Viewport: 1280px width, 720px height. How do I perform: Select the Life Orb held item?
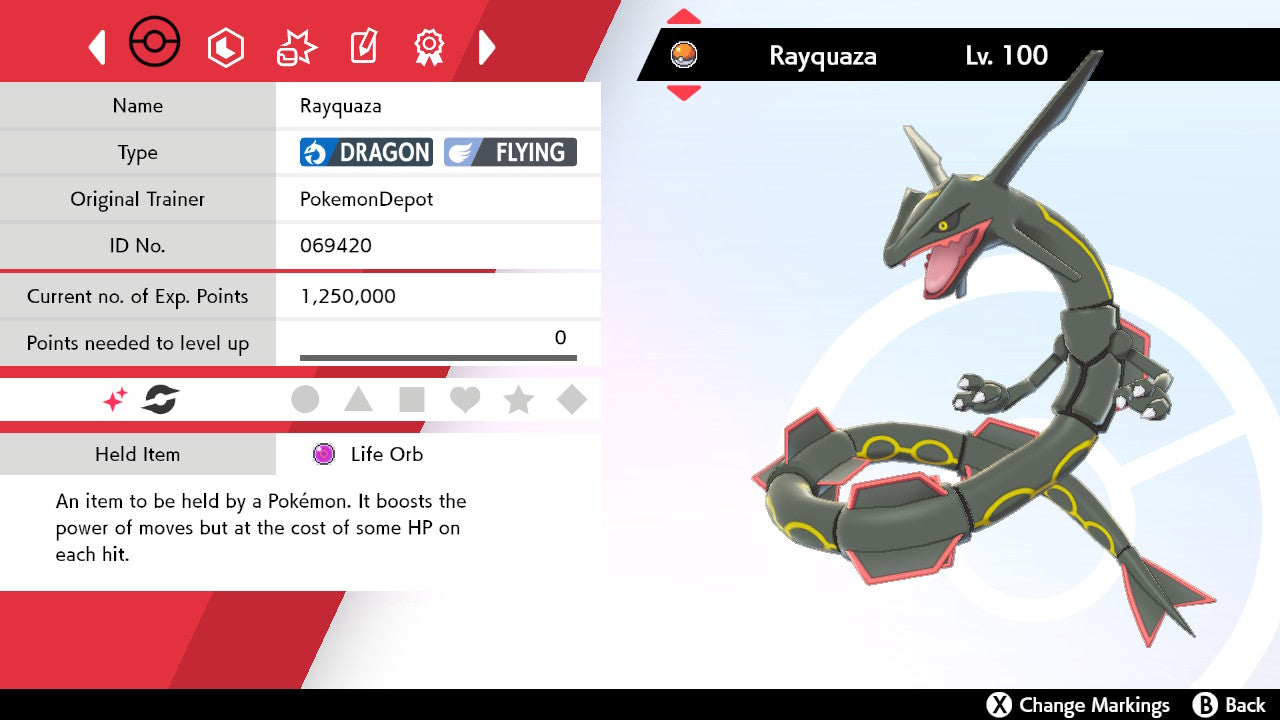point(386,454)
